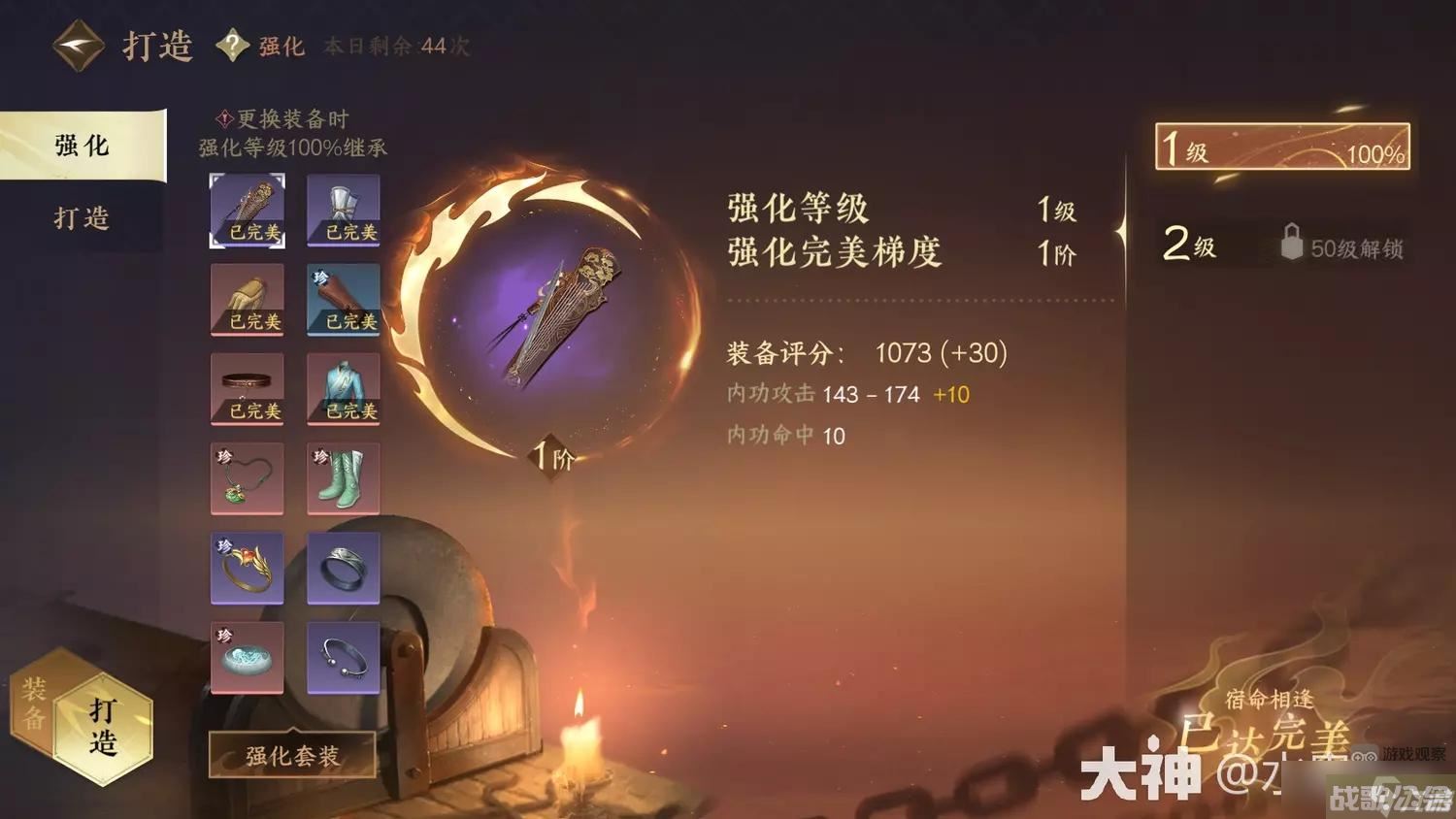Select the gloves slot marked 已完美
1456x819 pixels.
click(x=247, y=300)
